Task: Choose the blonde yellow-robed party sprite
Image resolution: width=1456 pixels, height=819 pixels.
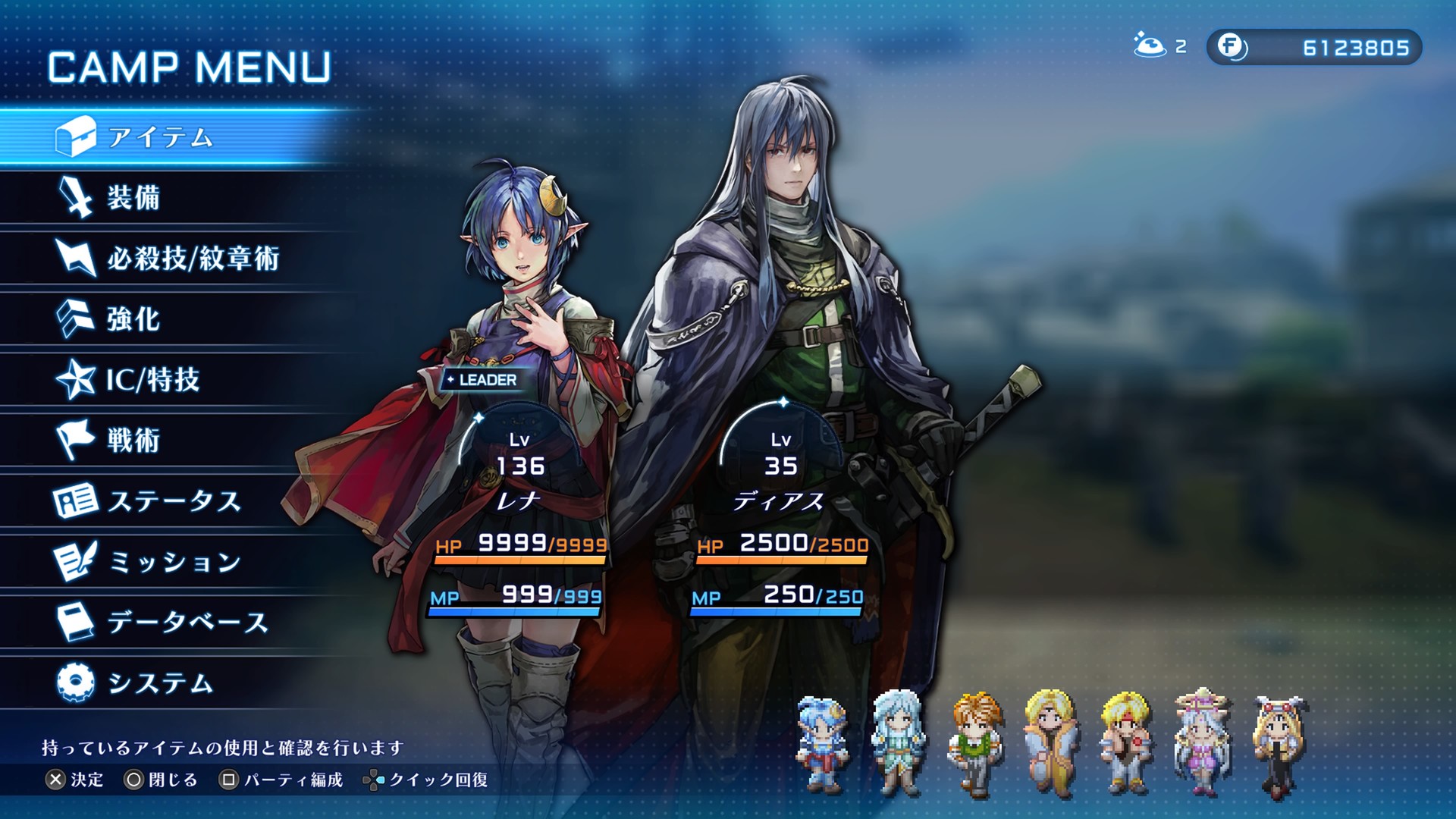Action: 1051,742
